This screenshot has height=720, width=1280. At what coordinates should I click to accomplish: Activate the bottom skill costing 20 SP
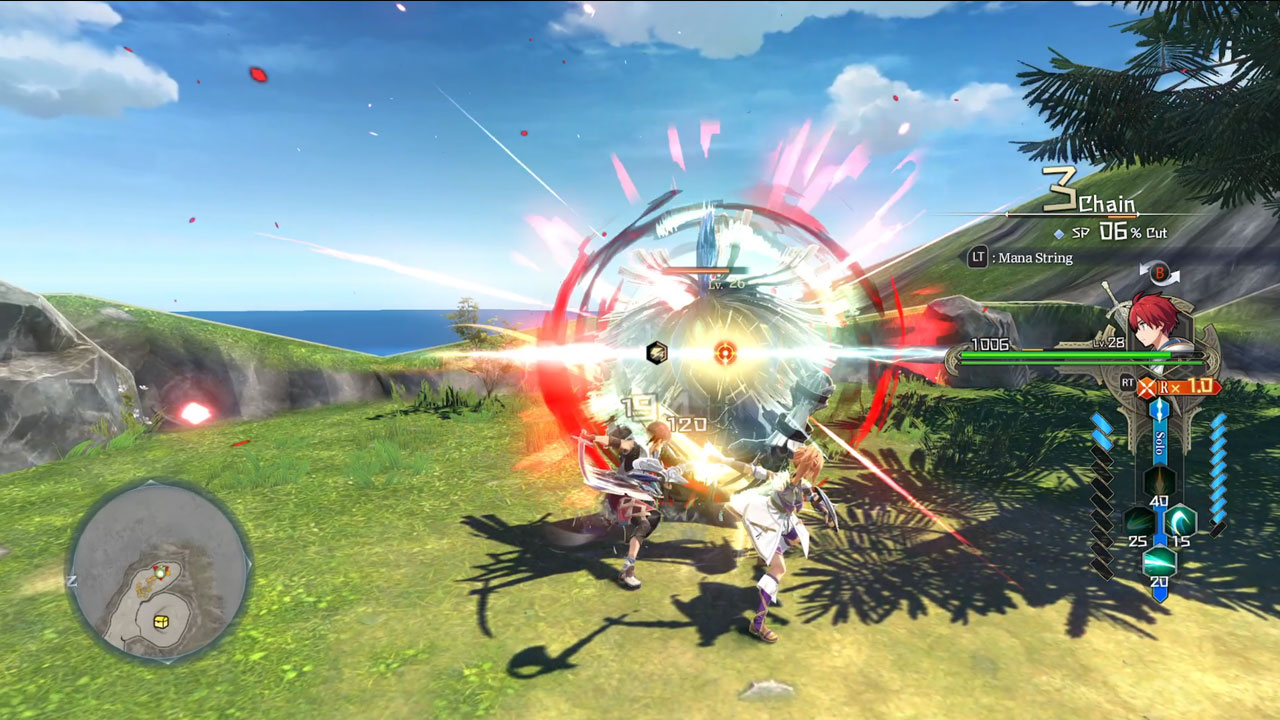(x=1159, y=560)
